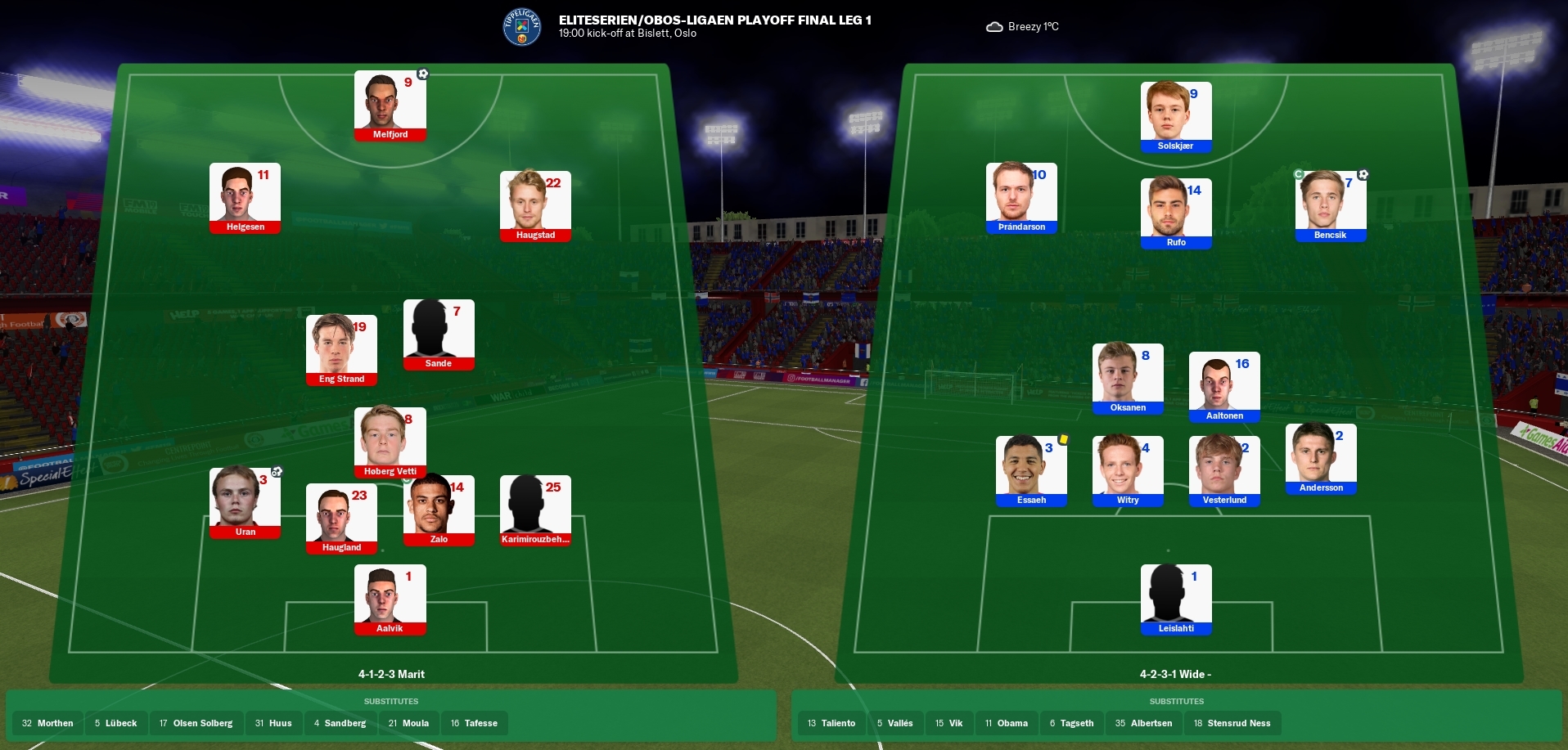The image size is (1568, 750).
Task: Pick substitute Morthen from the bench
Action: click(x=47, y=723)
